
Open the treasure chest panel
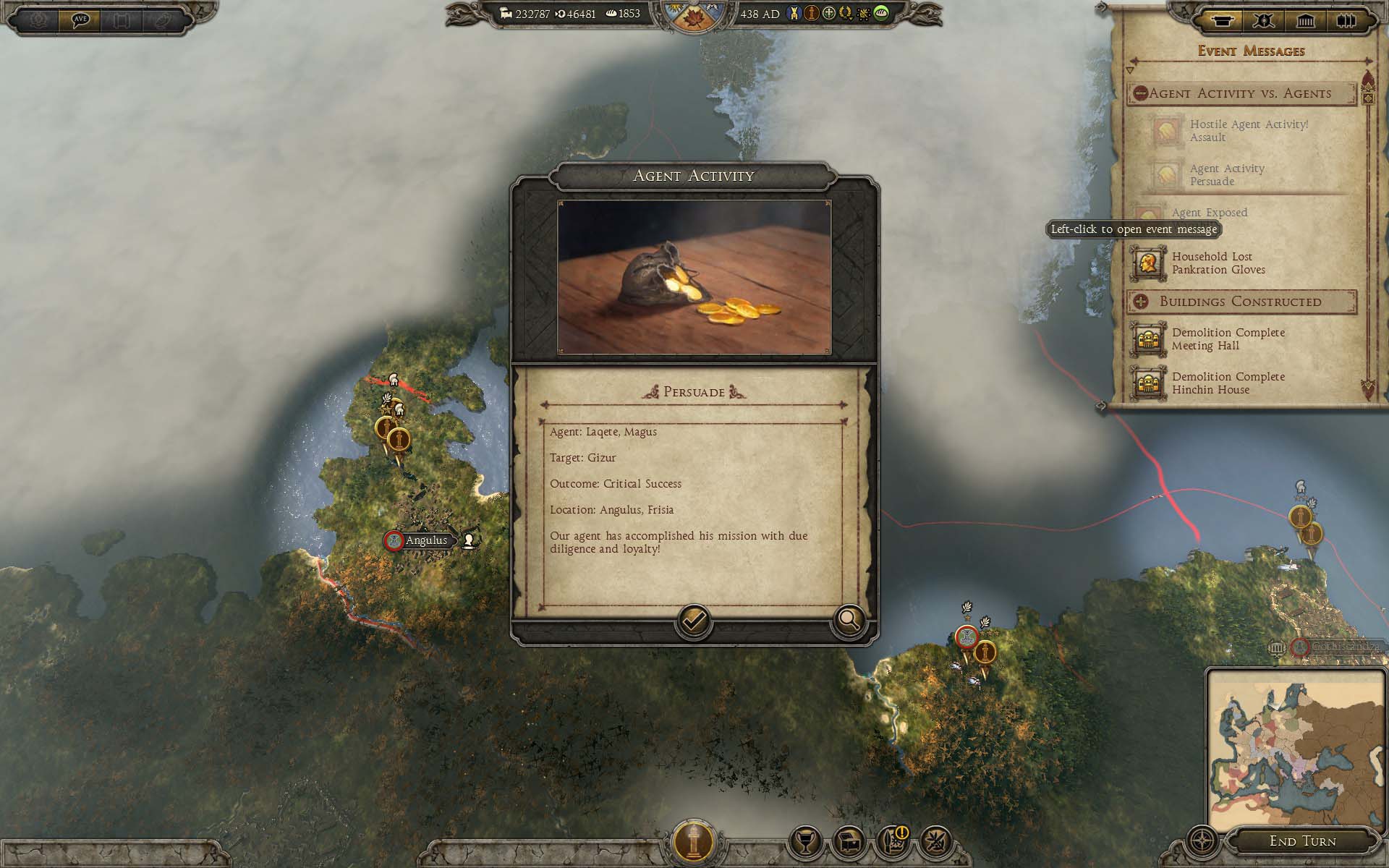[849, 843]
